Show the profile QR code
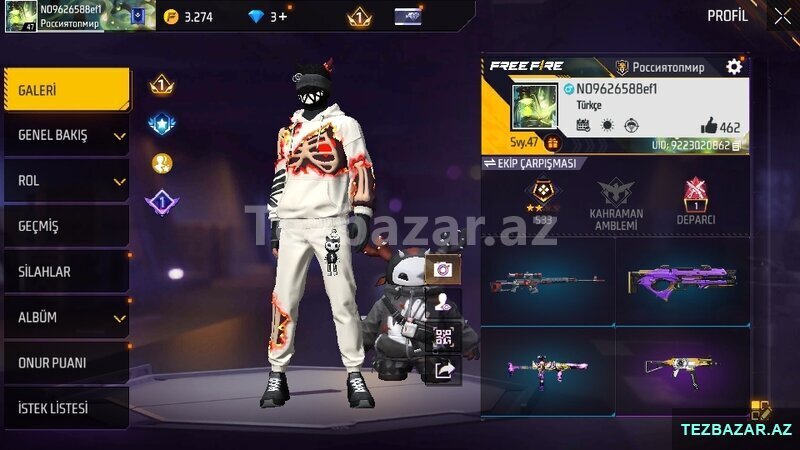This screenshot has width=800, height=450. click(443, 337)
